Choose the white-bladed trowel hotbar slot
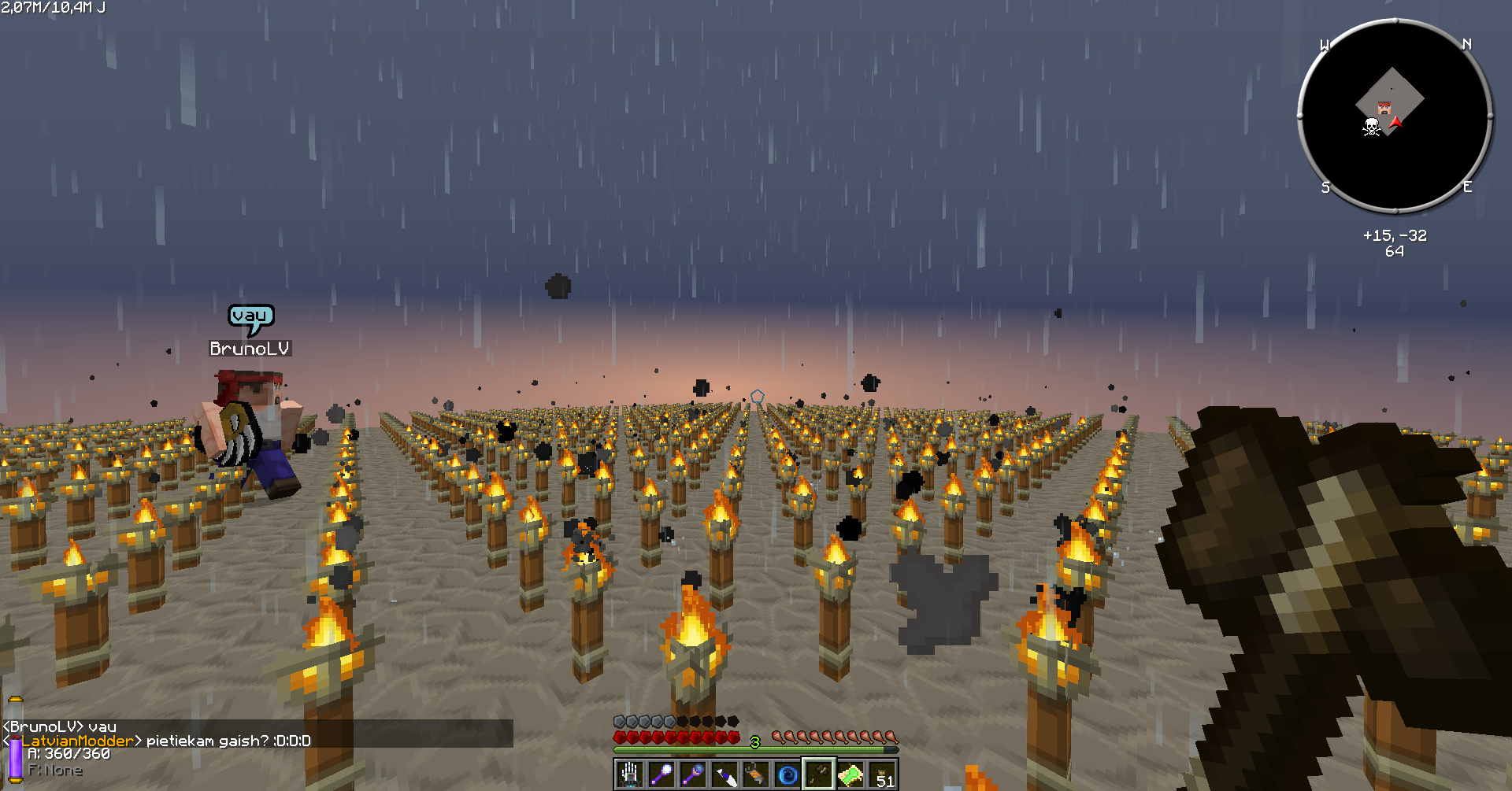 click(724, 775)
